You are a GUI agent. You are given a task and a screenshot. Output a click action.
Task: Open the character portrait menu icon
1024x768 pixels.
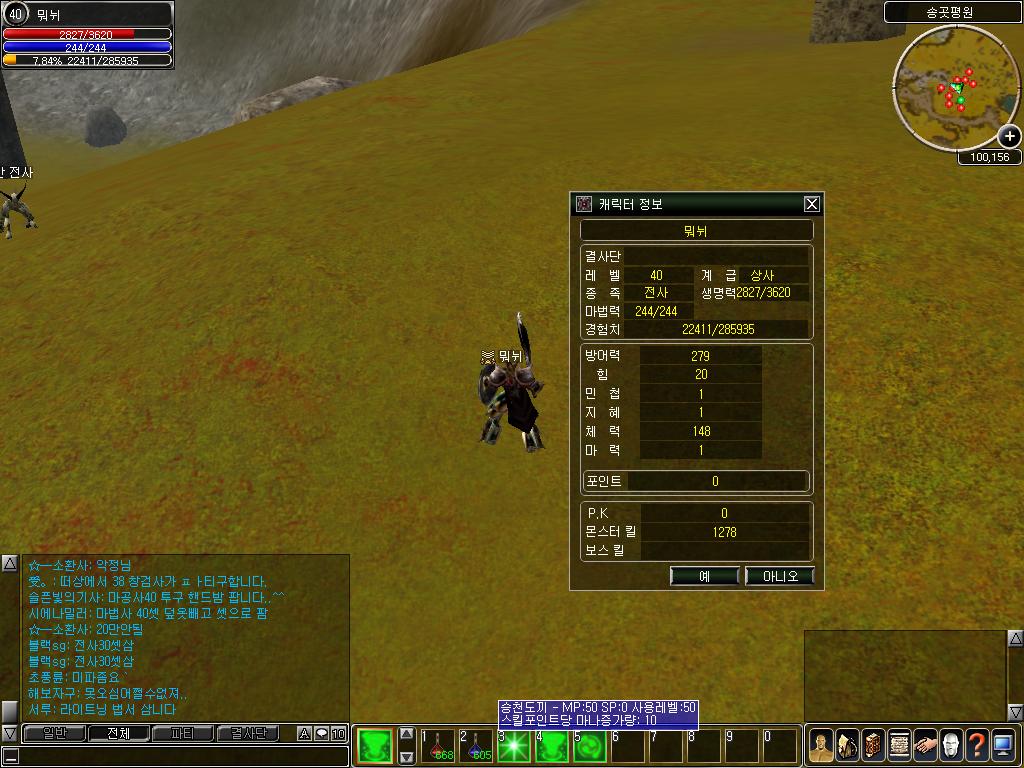tap(820, 745)
